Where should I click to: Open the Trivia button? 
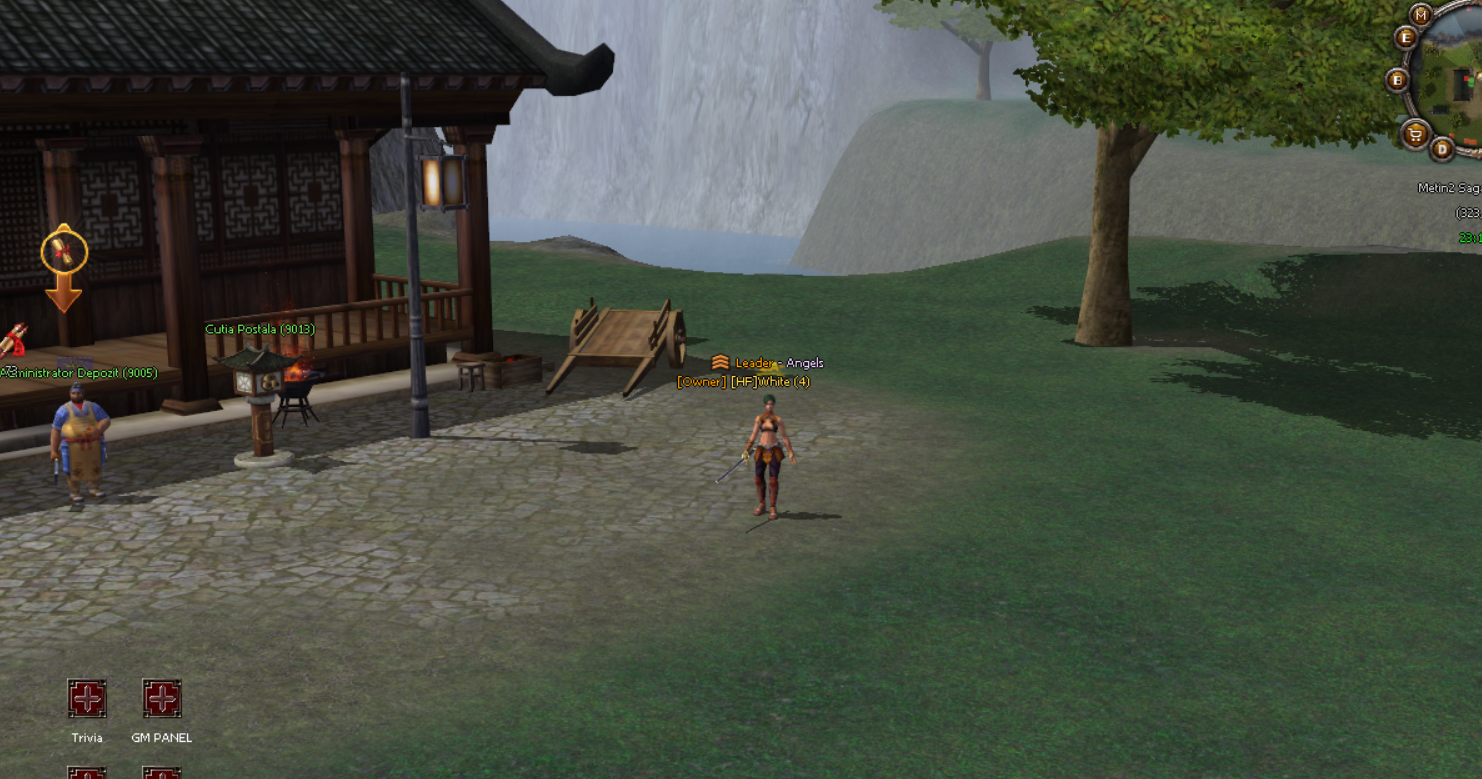pos(87,698)
